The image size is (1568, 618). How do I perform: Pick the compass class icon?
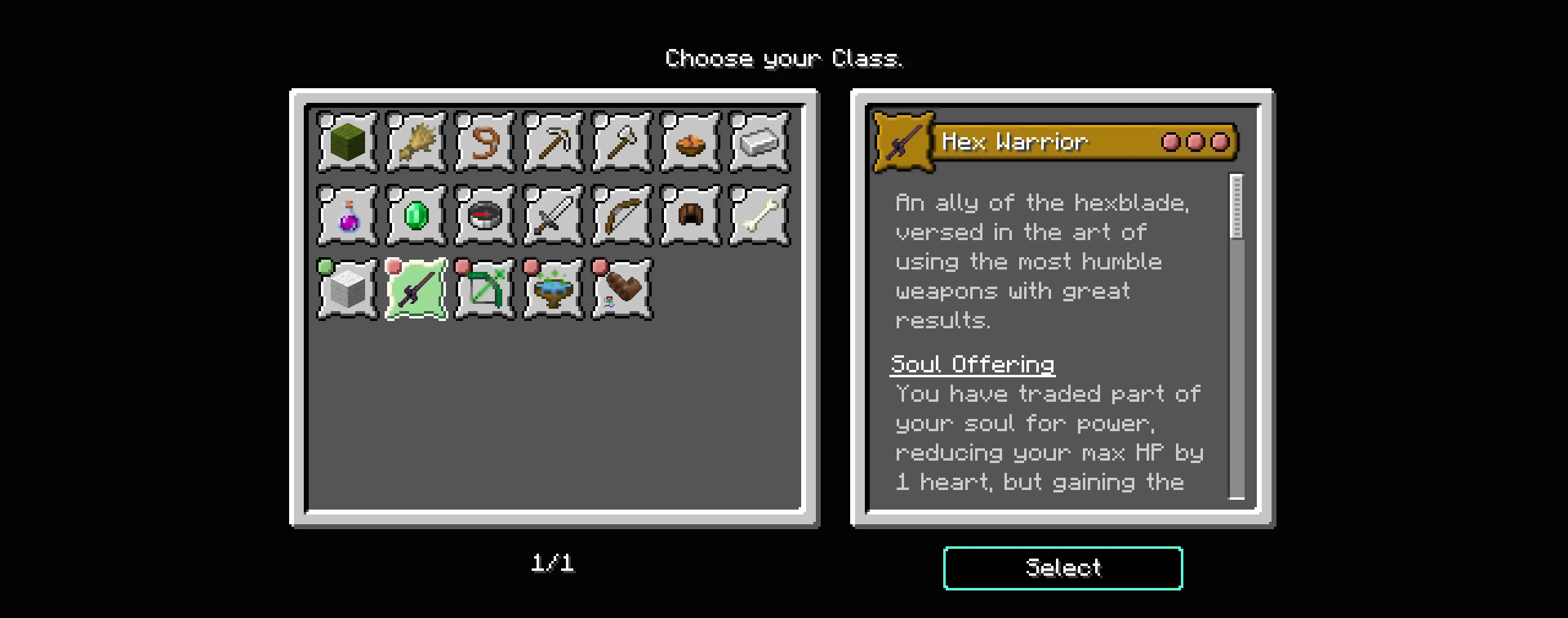pos(484,216)
